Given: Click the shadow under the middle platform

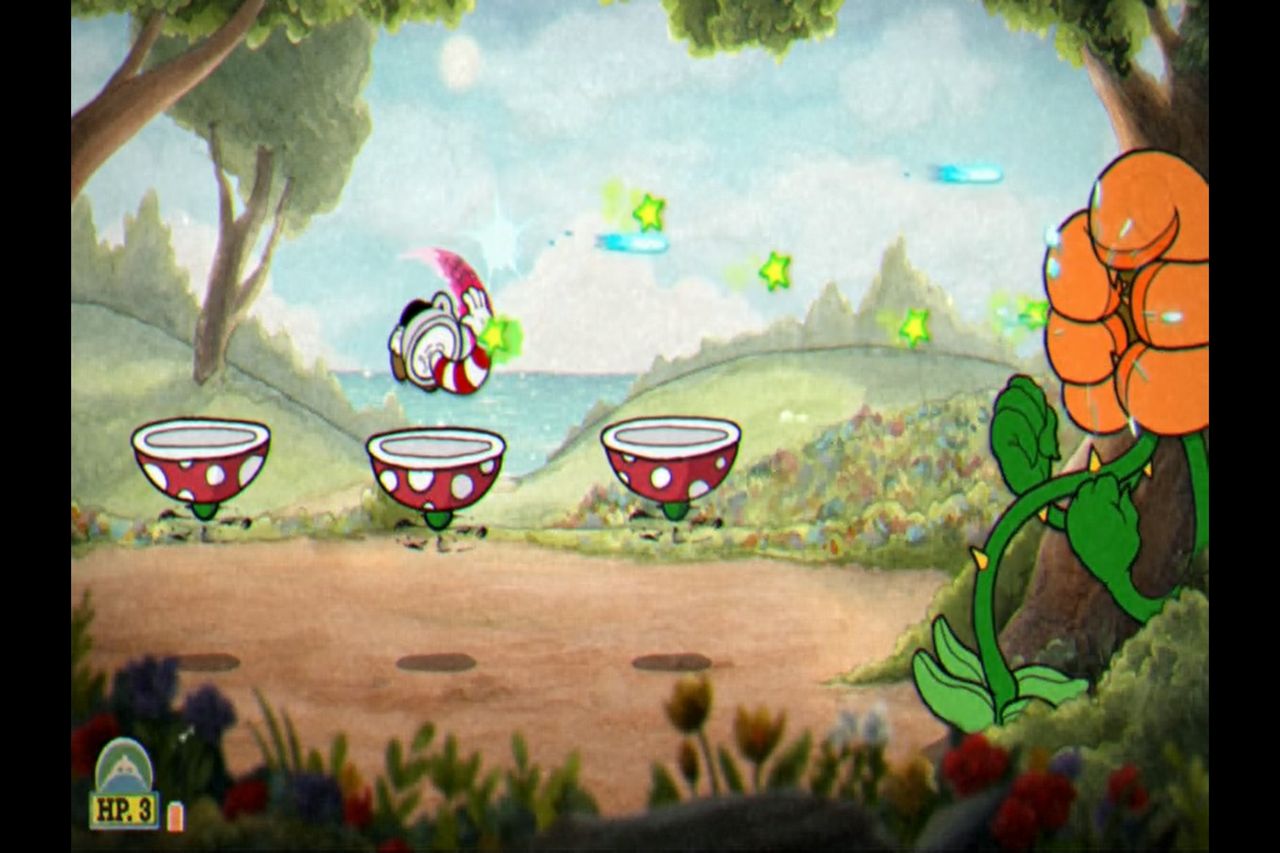Looking at the screenshot, I should 435,660.
